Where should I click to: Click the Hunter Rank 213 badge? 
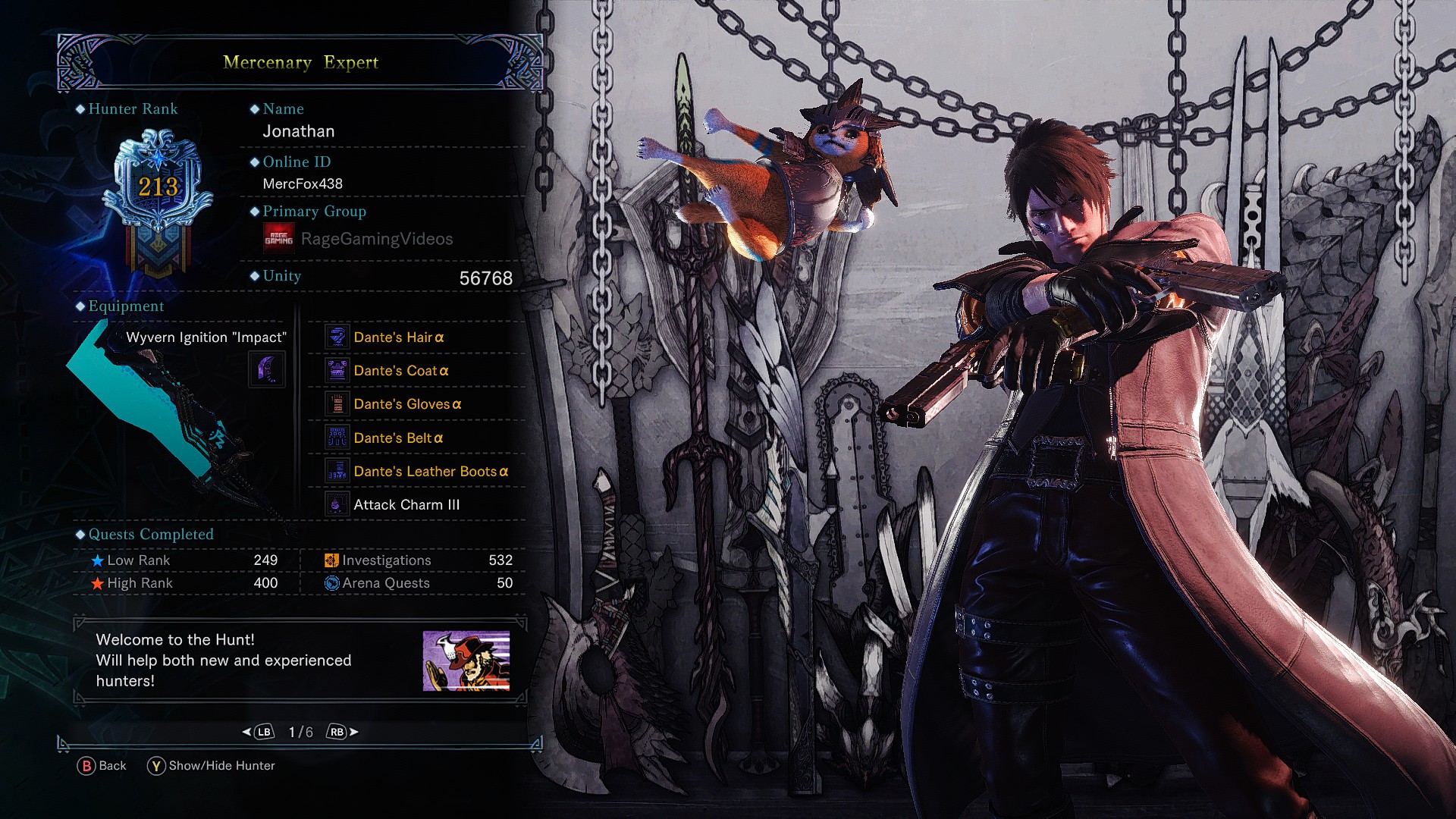158,190
